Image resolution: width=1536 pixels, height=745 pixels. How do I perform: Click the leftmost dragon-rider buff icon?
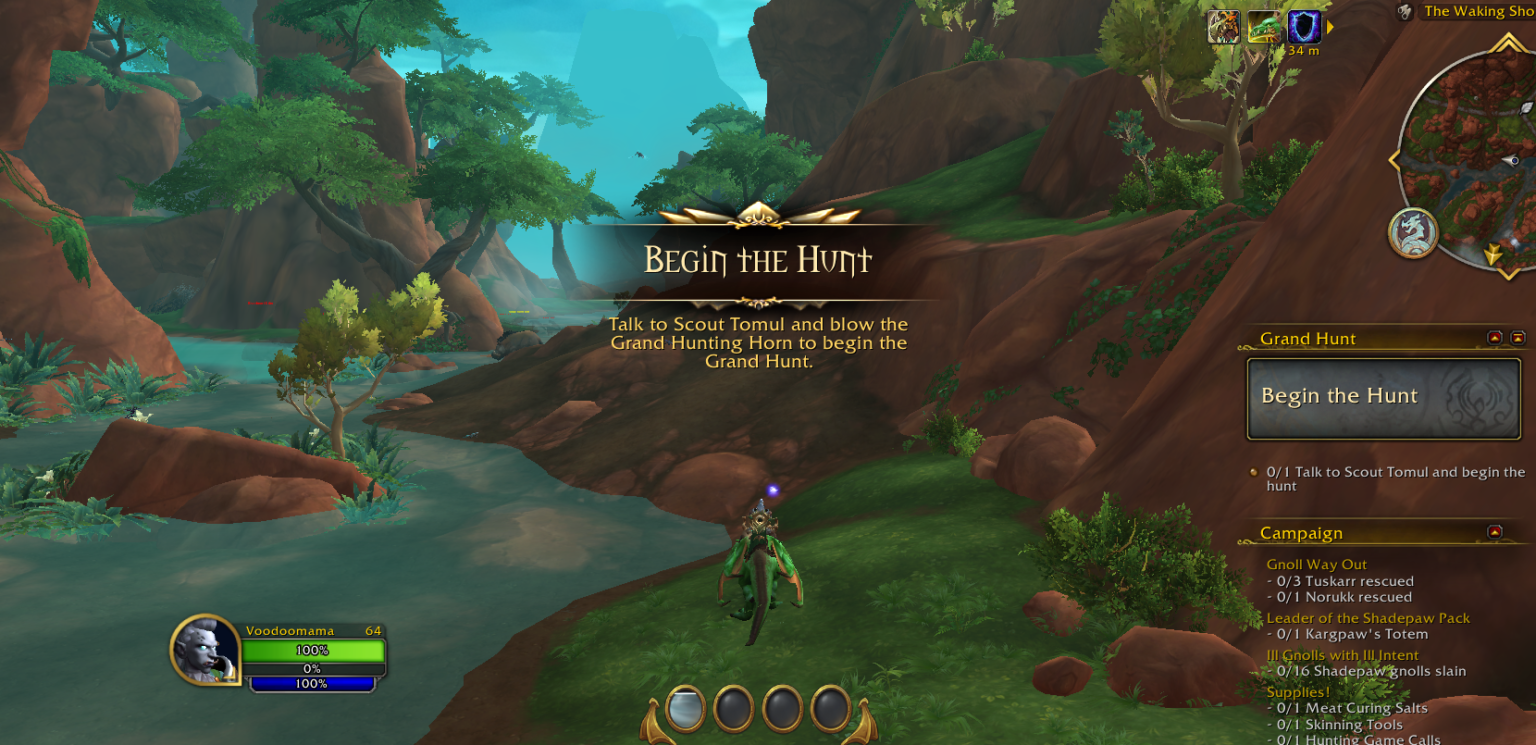pos(1225,26)
